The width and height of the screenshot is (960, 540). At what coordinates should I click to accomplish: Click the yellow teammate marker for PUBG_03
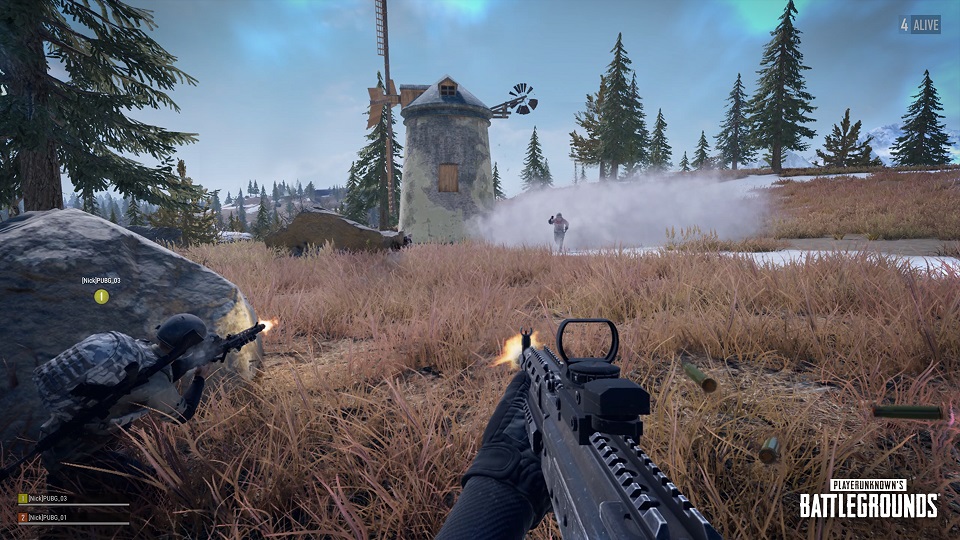tap(101, 296)
